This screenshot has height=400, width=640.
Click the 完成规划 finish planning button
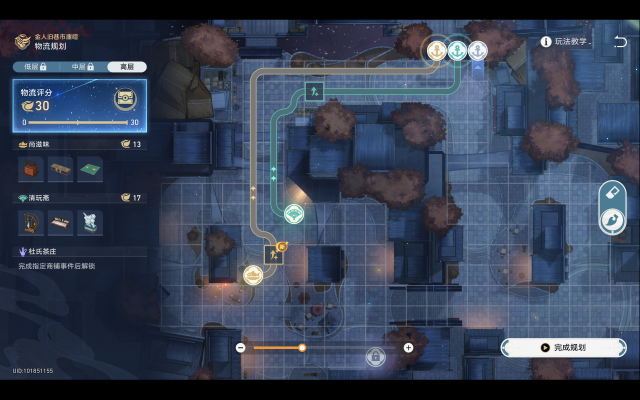(563, 347)
